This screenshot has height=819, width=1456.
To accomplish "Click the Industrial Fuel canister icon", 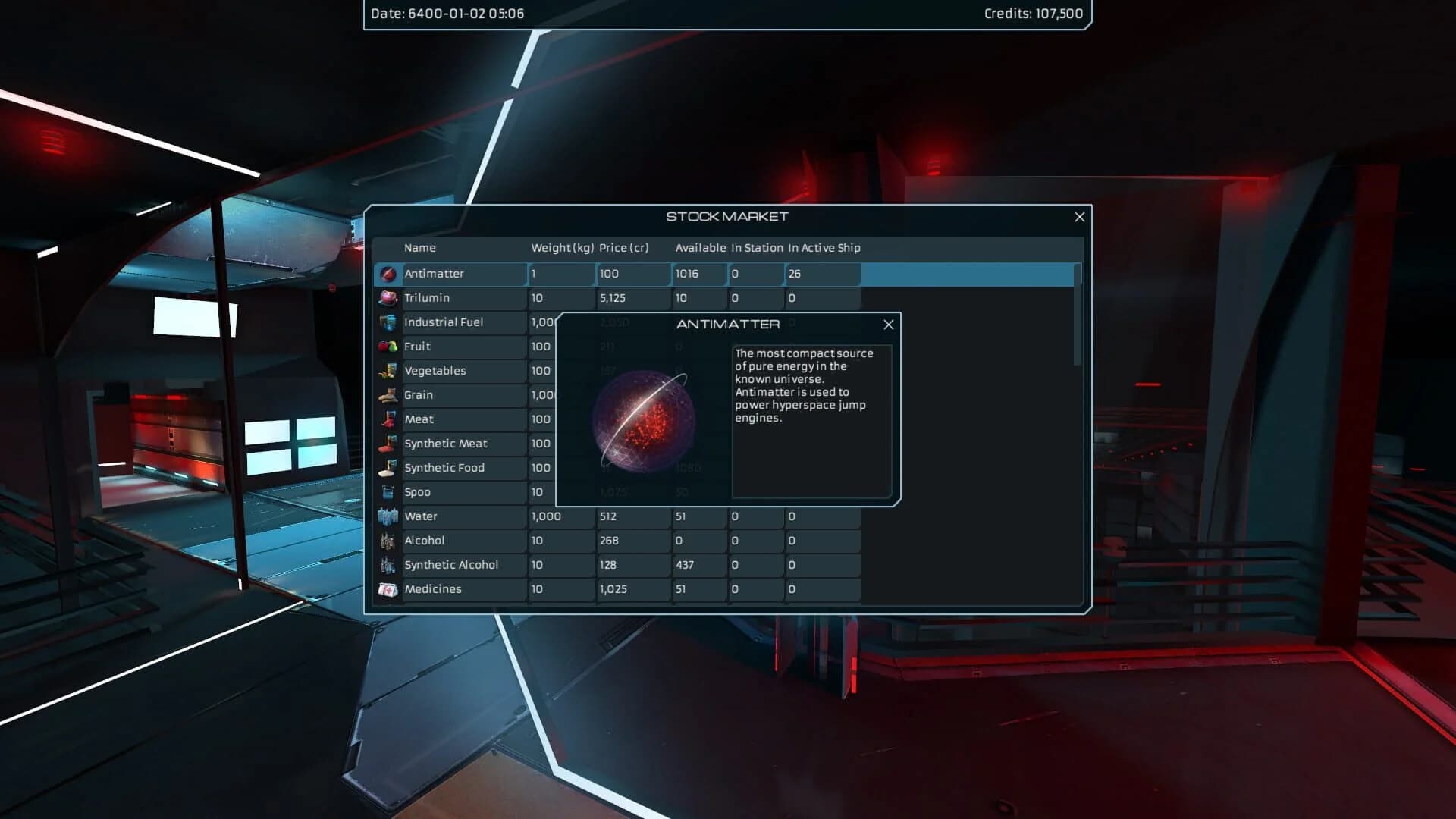I will click(x=388, y=322).
